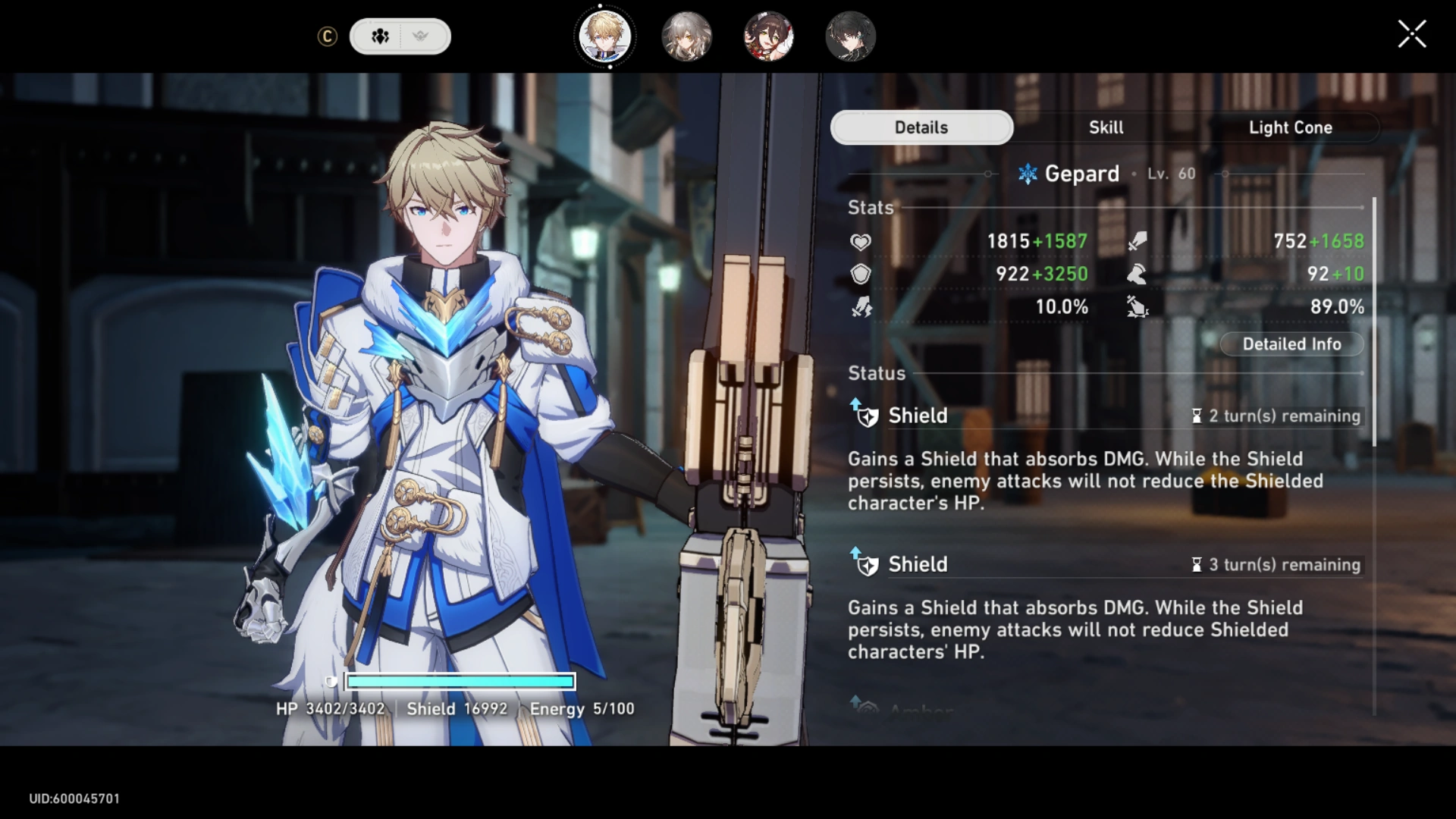Viewport: 1456px width, 819px height.
Task: Close the character details screen
Action: (1411, 33)
